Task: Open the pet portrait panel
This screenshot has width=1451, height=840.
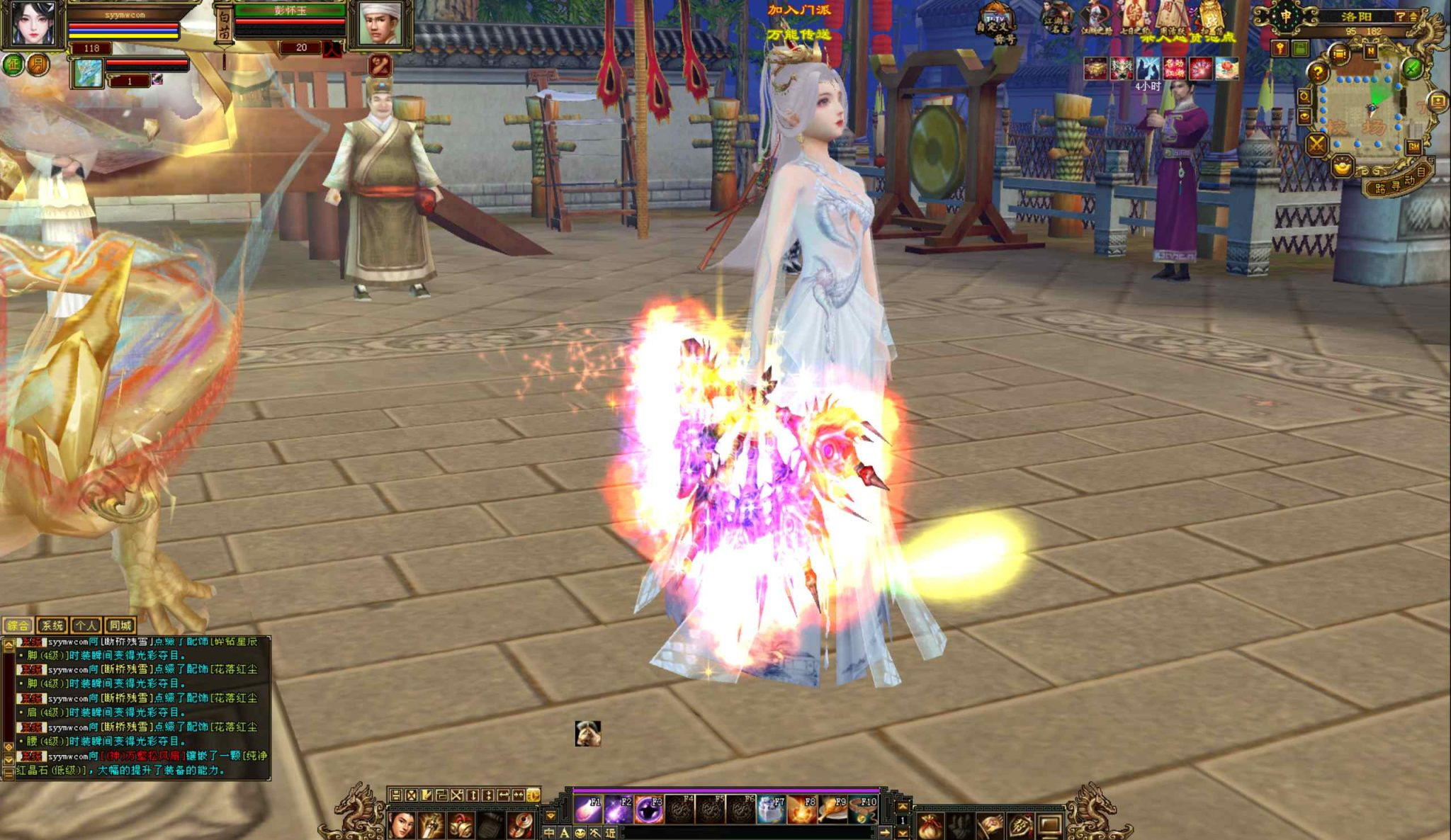Action: click(x=88, y=74)
